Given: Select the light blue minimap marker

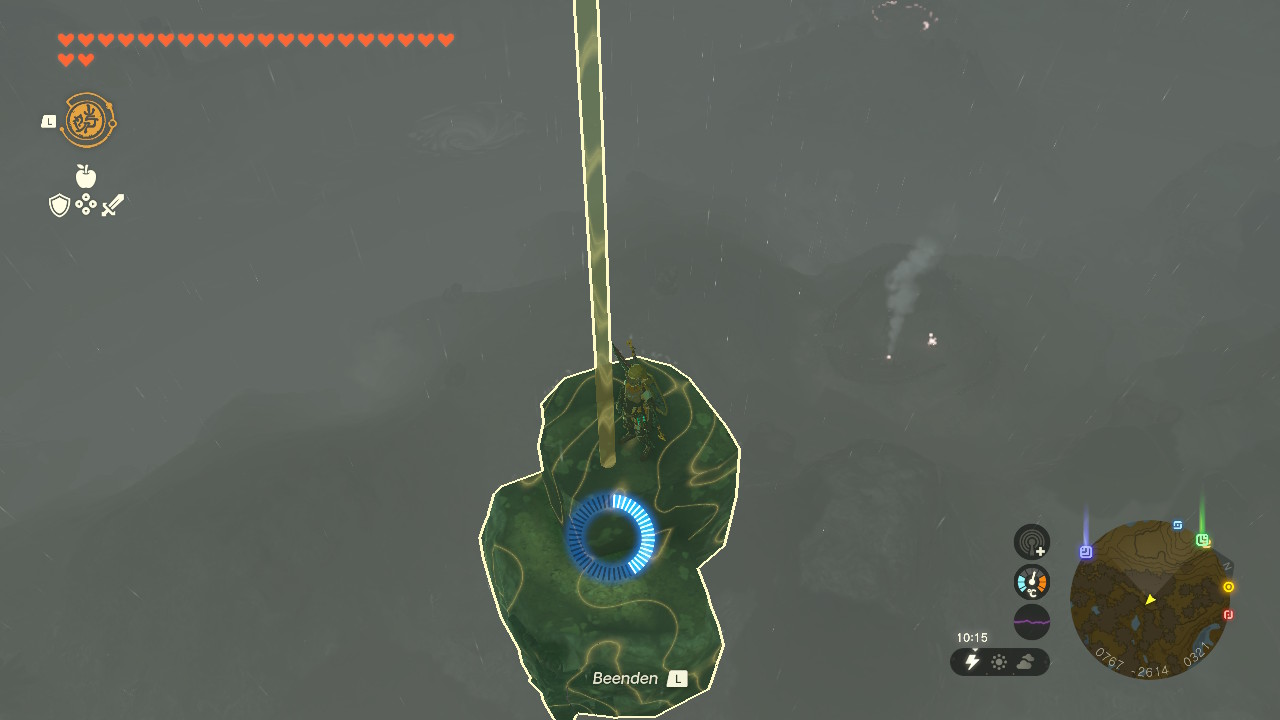Looking at the screenshot, I should 1178,525.
